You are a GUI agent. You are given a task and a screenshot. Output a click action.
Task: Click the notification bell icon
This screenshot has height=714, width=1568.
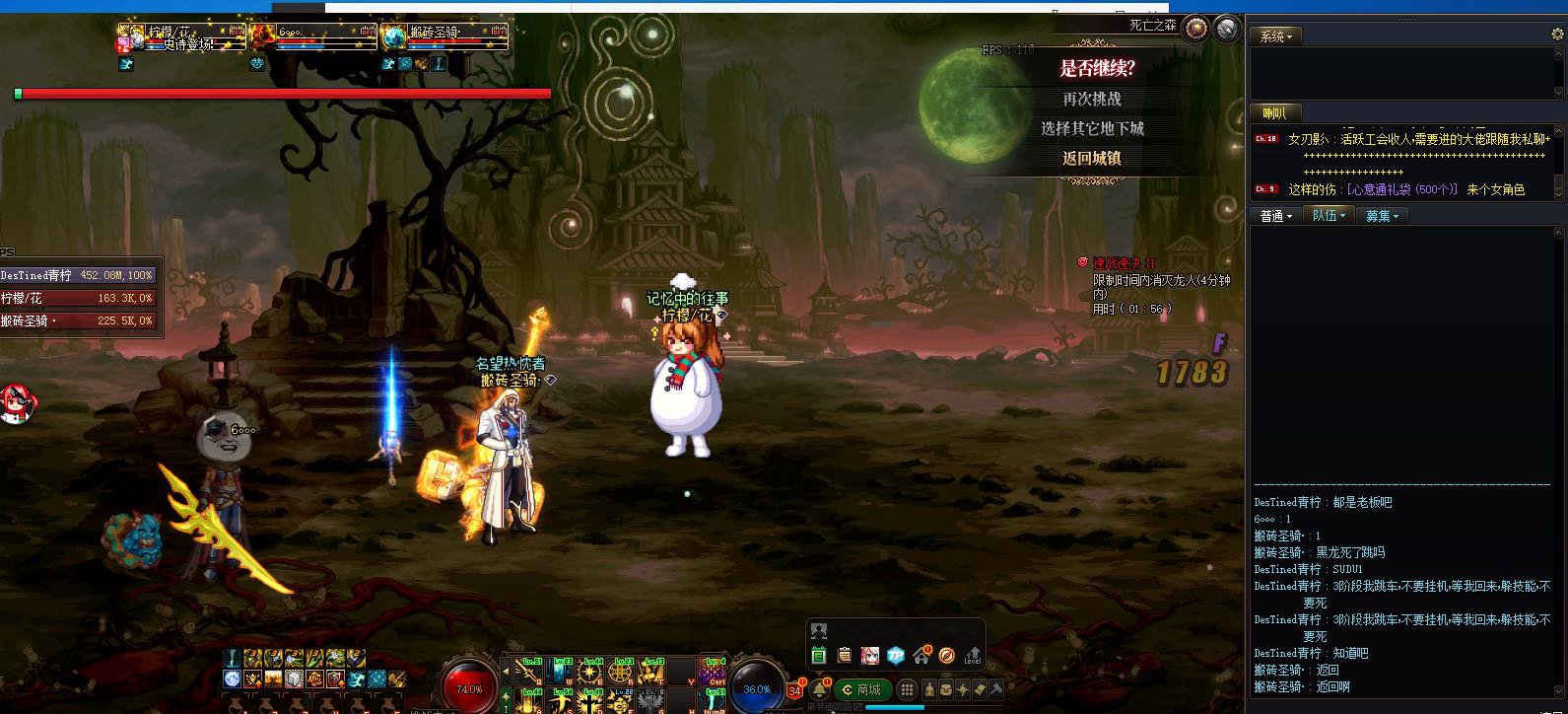[x=819, y=688]
